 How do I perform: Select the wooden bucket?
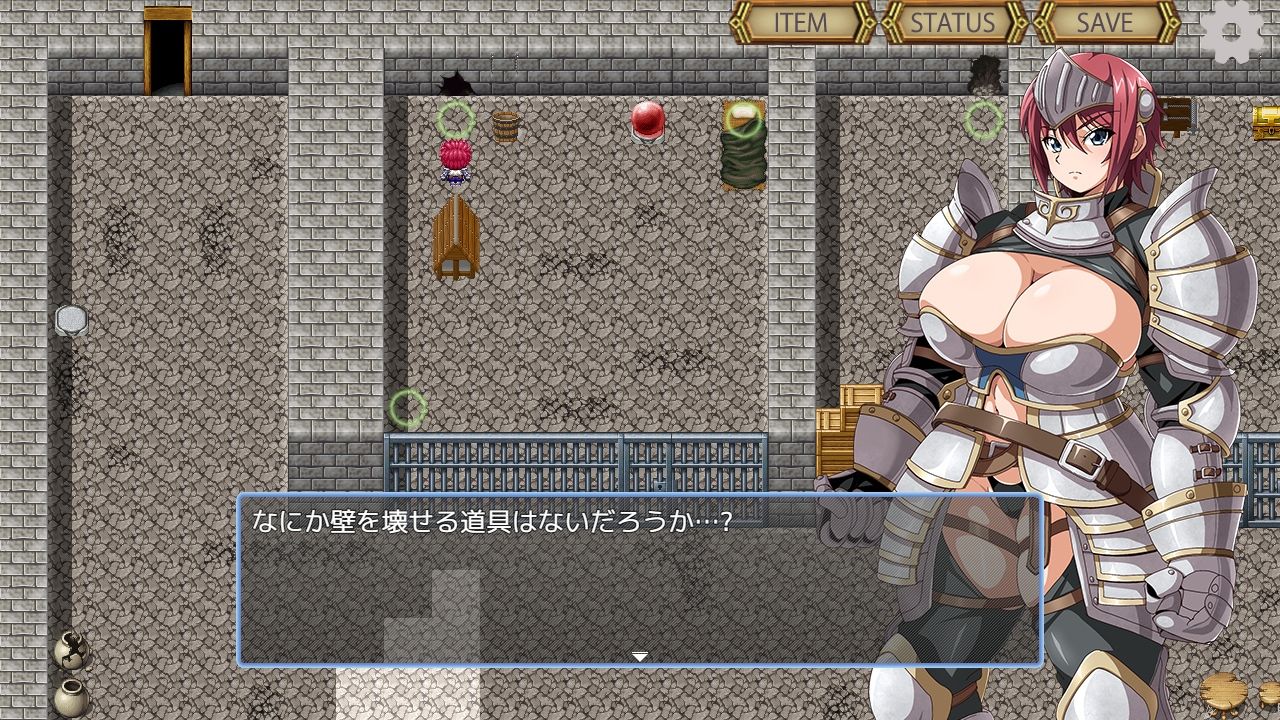pyautogui.click(x=504, y=127)
